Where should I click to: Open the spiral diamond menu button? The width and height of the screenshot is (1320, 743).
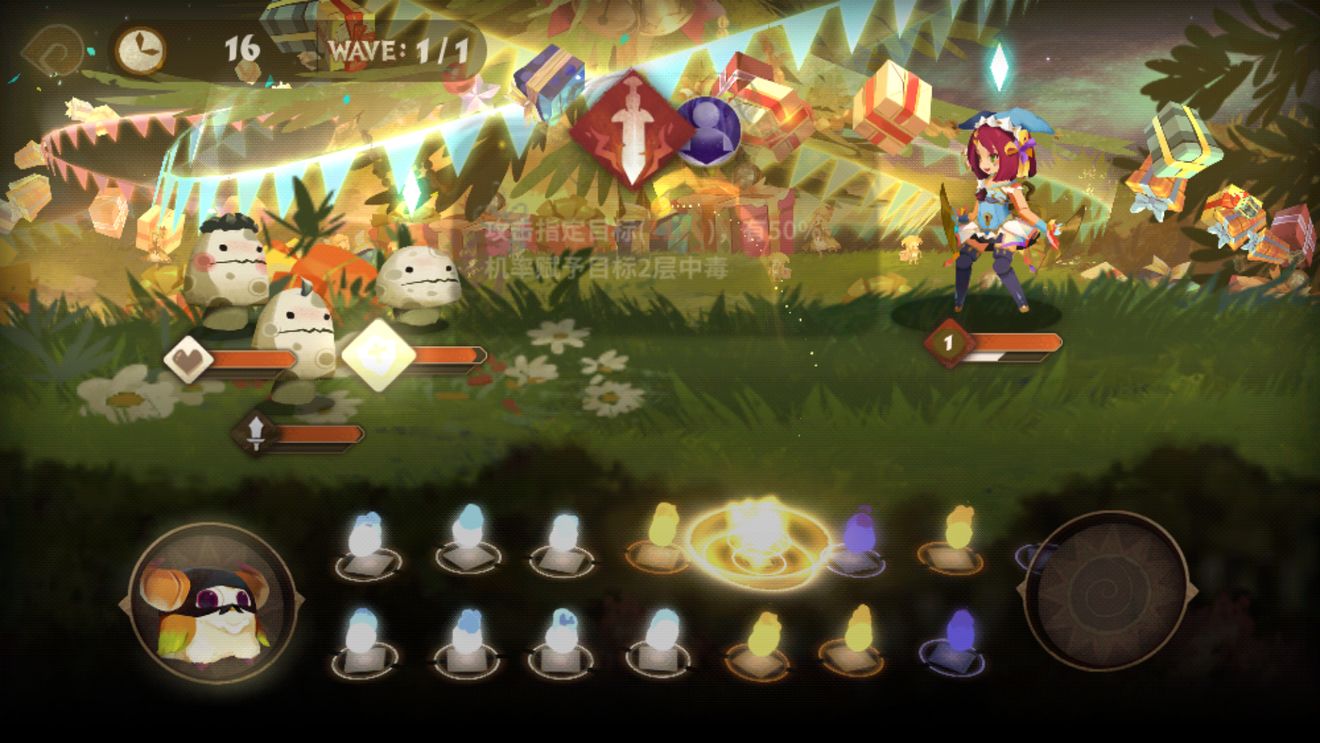[53, 50]
